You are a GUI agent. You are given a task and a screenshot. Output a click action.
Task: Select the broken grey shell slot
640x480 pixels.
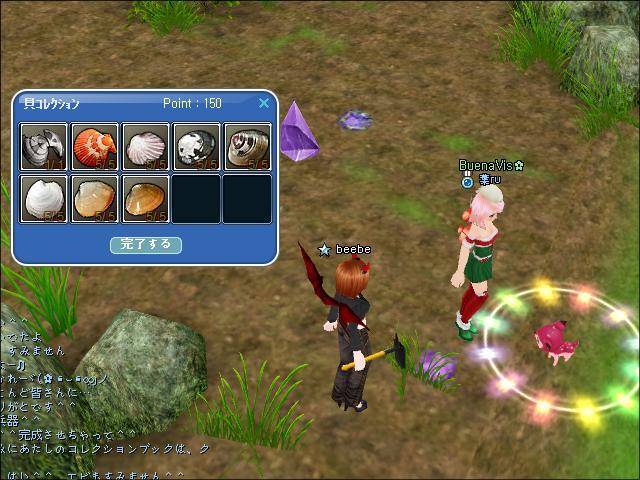[44, 147]
